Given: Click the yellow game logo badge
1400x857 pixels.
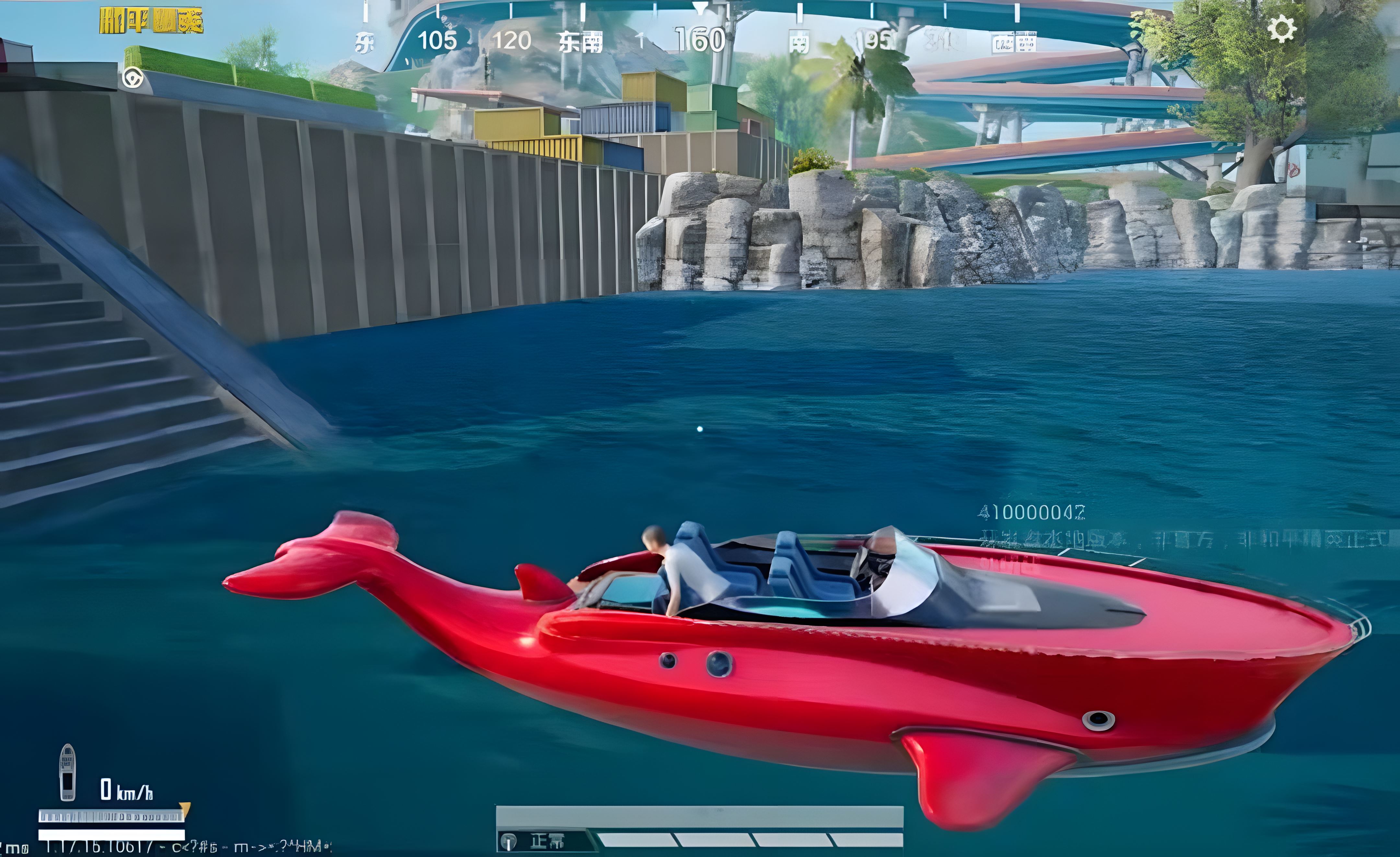Looking at the screenshot, I should (x=151, y=20).
